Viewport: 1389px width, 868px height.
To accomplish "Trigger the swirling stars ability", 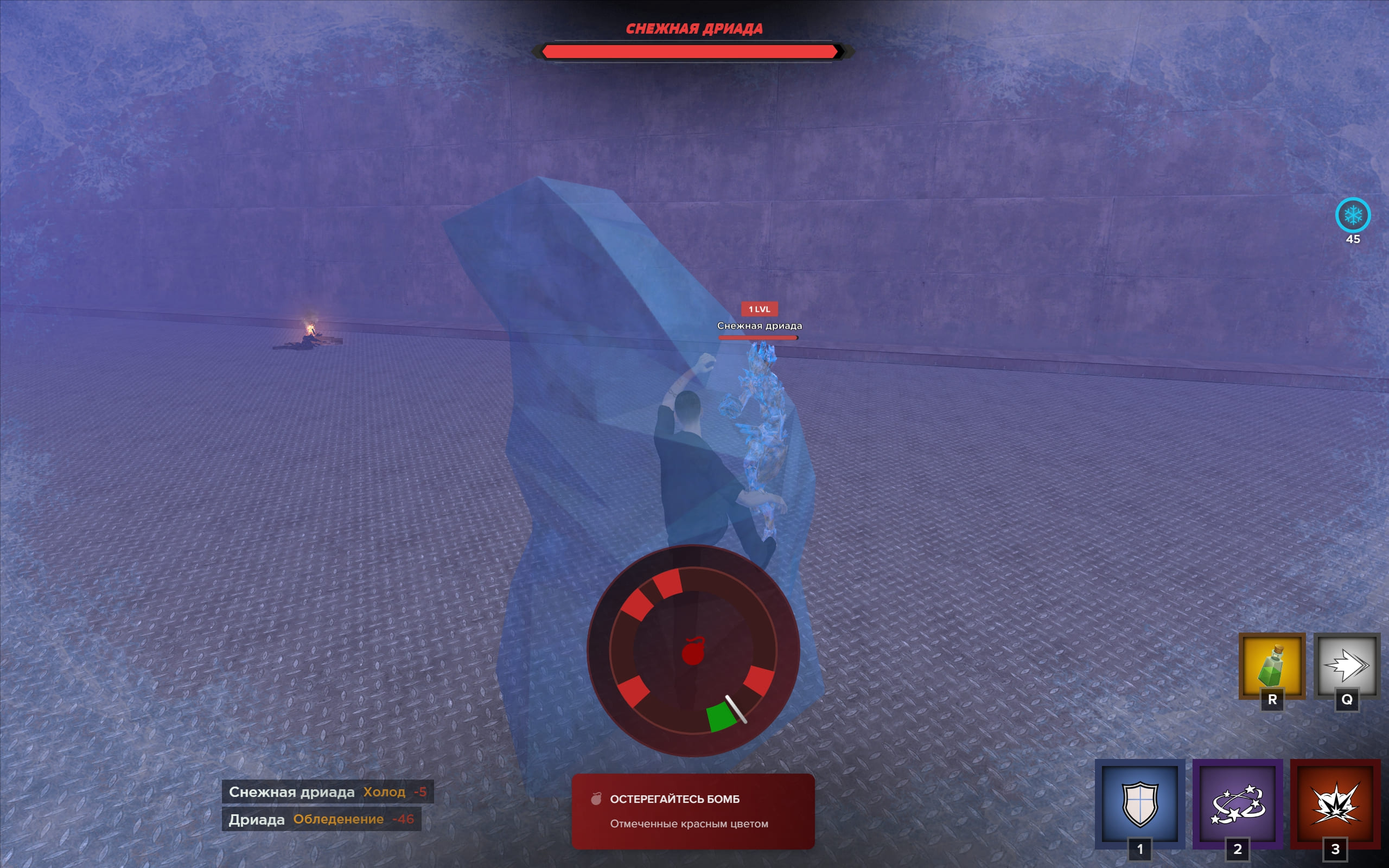I will coord(1238,803).
